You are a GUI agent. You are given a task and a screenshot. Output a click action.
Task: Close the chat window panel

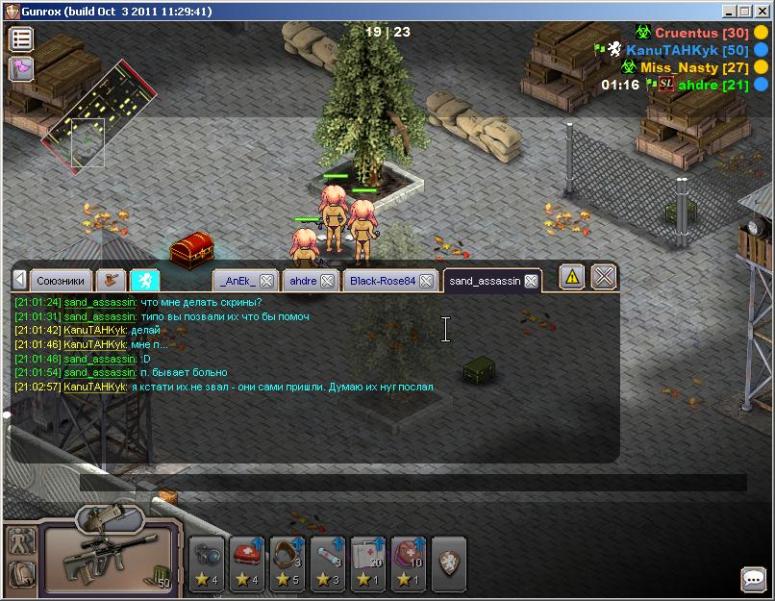[604, 277]
